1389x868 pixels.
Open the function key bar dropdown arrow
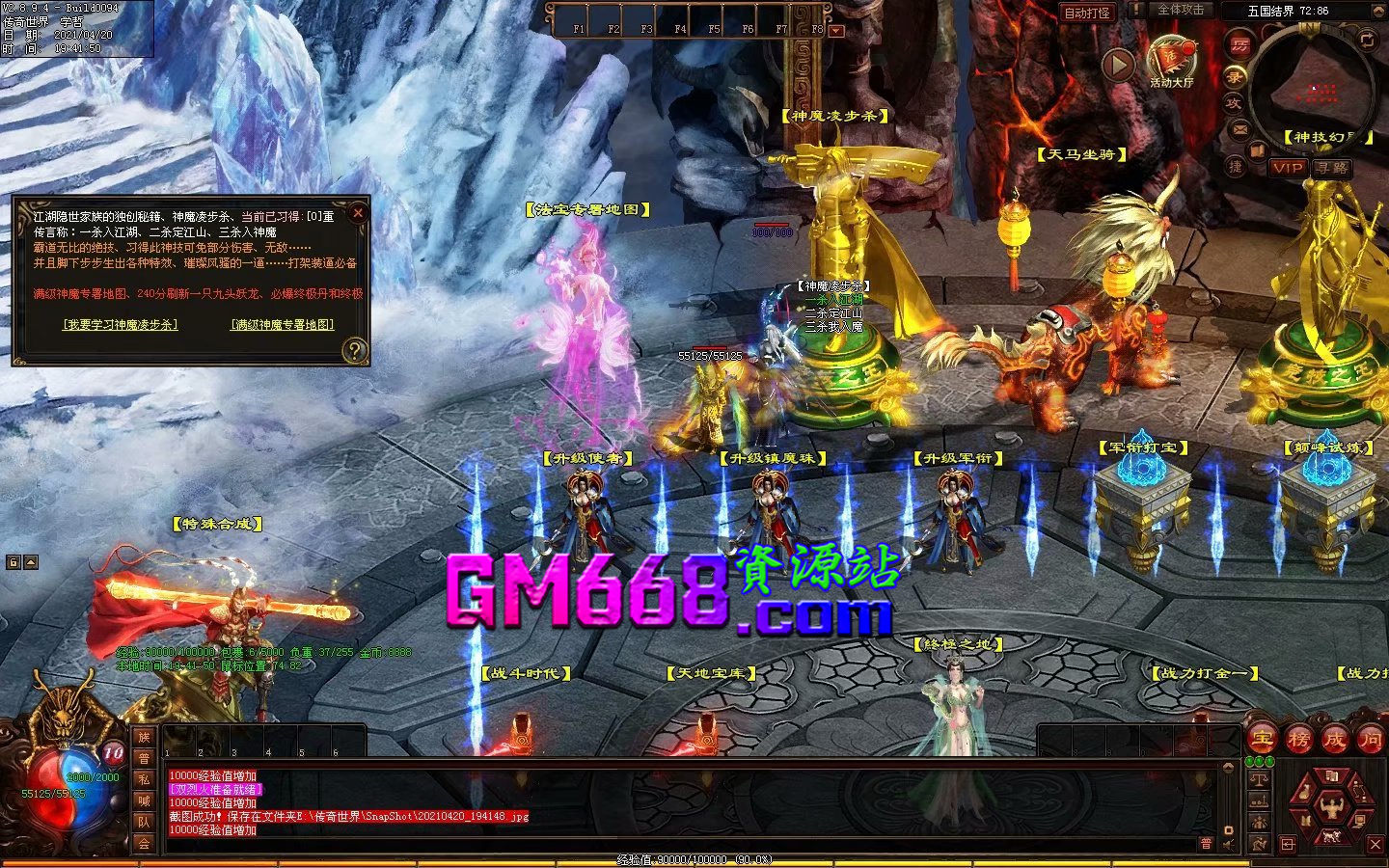pos(836,31)
